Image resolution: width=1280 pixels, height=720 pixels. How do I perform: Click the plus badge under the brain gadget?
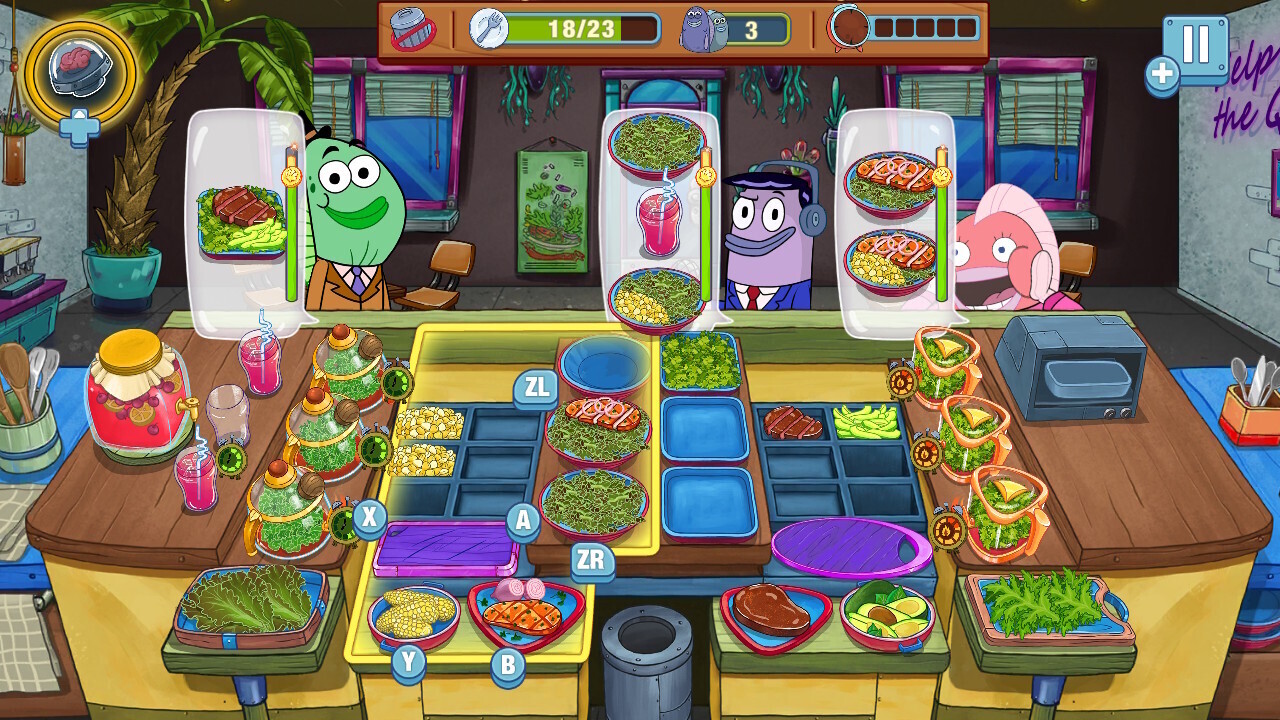point(82,128)
